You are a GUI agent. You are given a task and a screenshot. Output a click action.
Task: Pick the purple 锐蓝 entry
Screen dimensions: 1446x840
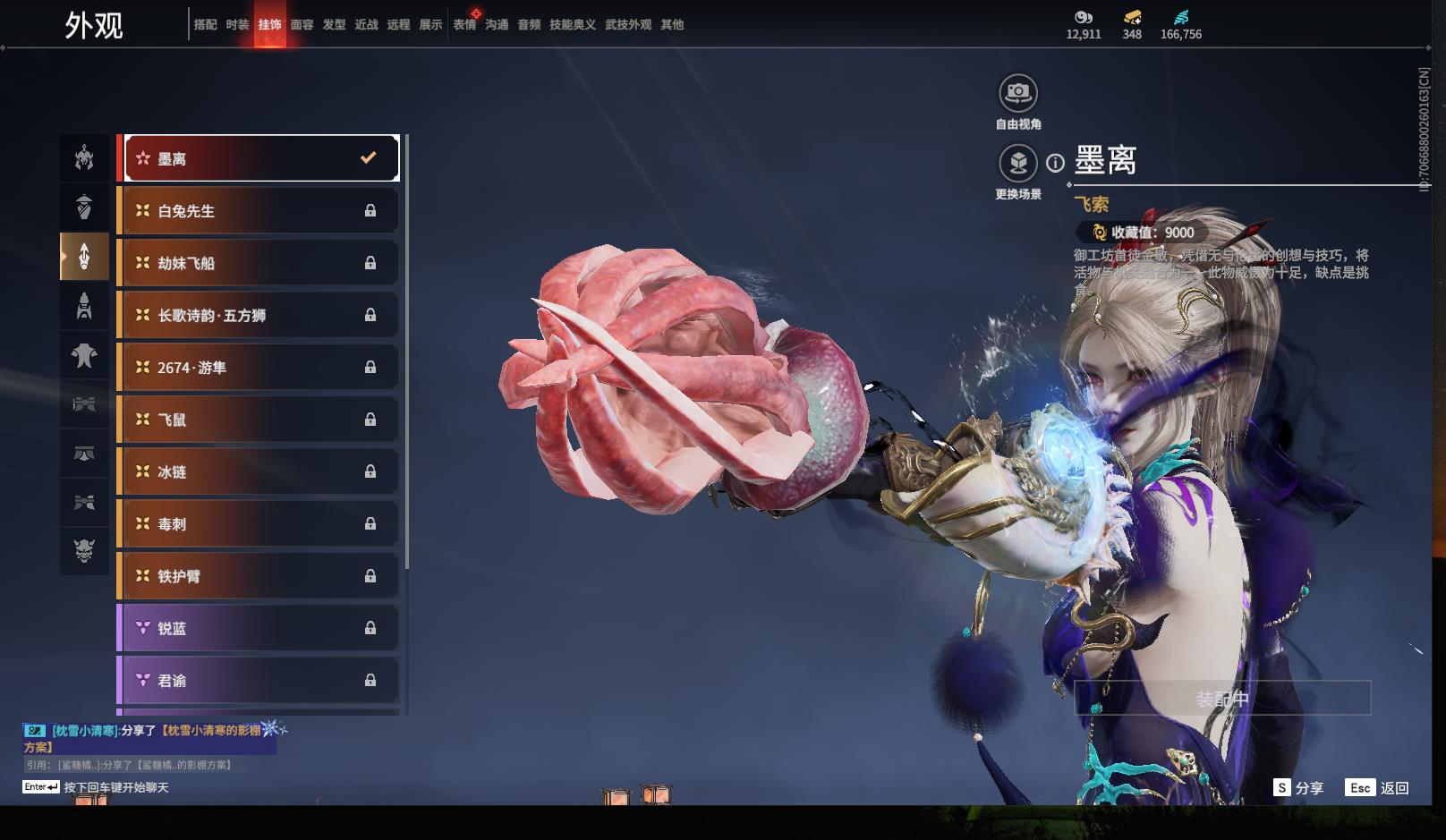click(259, 628)
